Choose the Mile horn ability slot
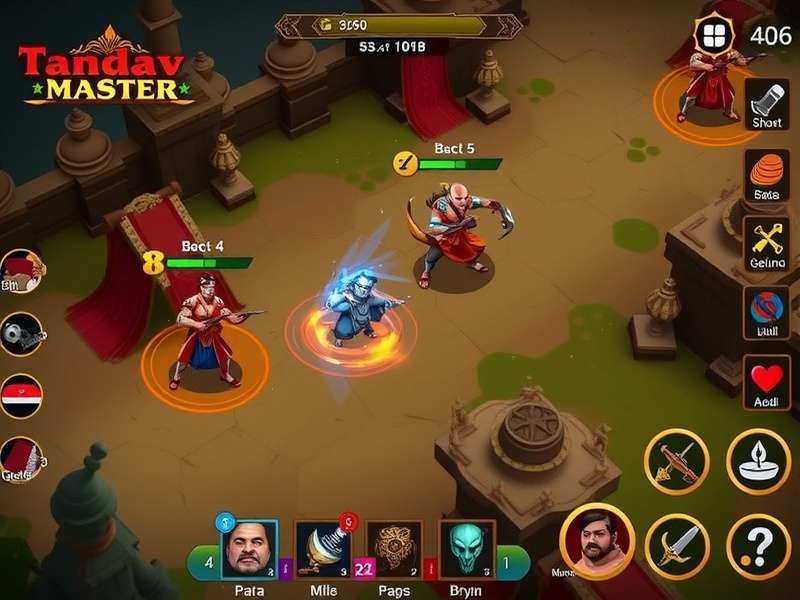800x600 pixels. pos(324,550)
